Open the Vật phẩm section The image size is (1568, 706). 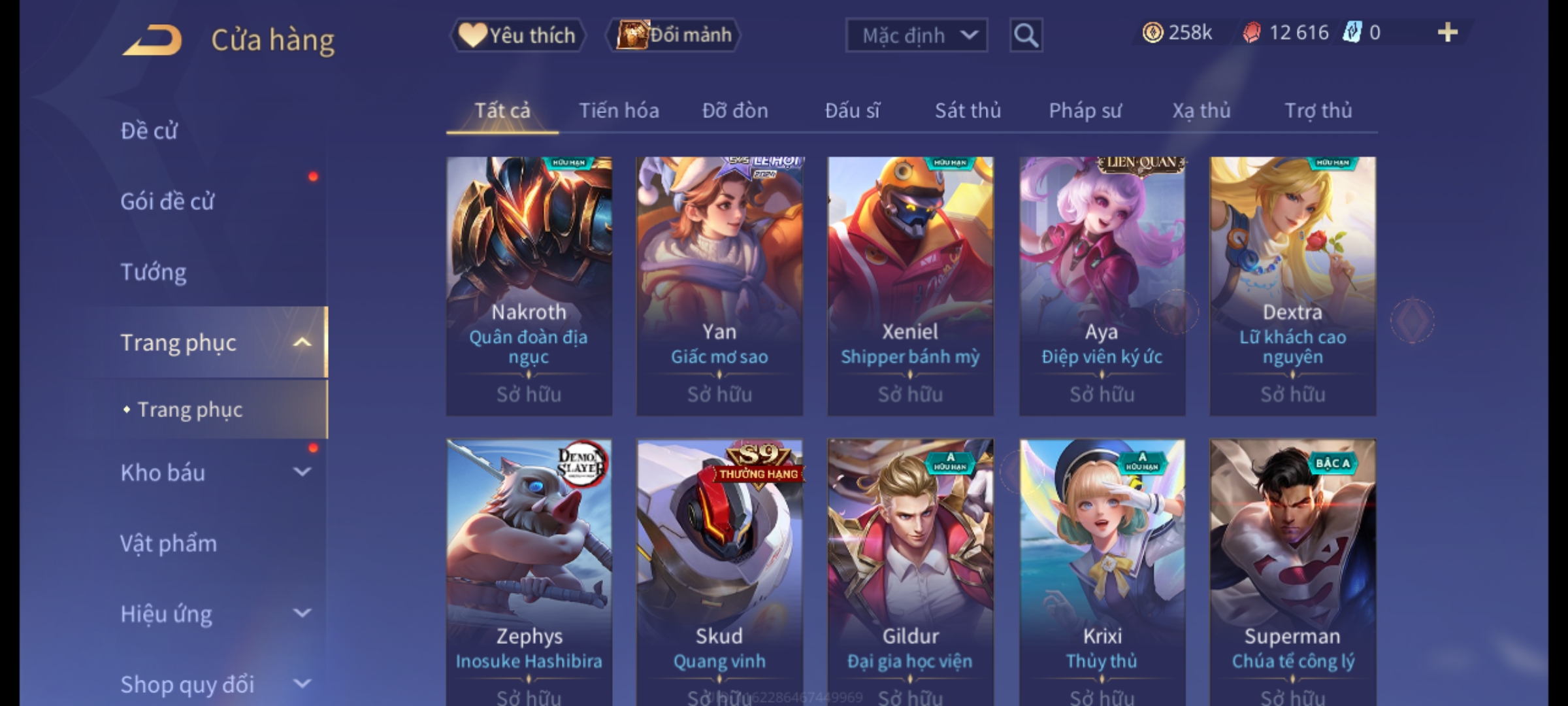click(169, 543)
